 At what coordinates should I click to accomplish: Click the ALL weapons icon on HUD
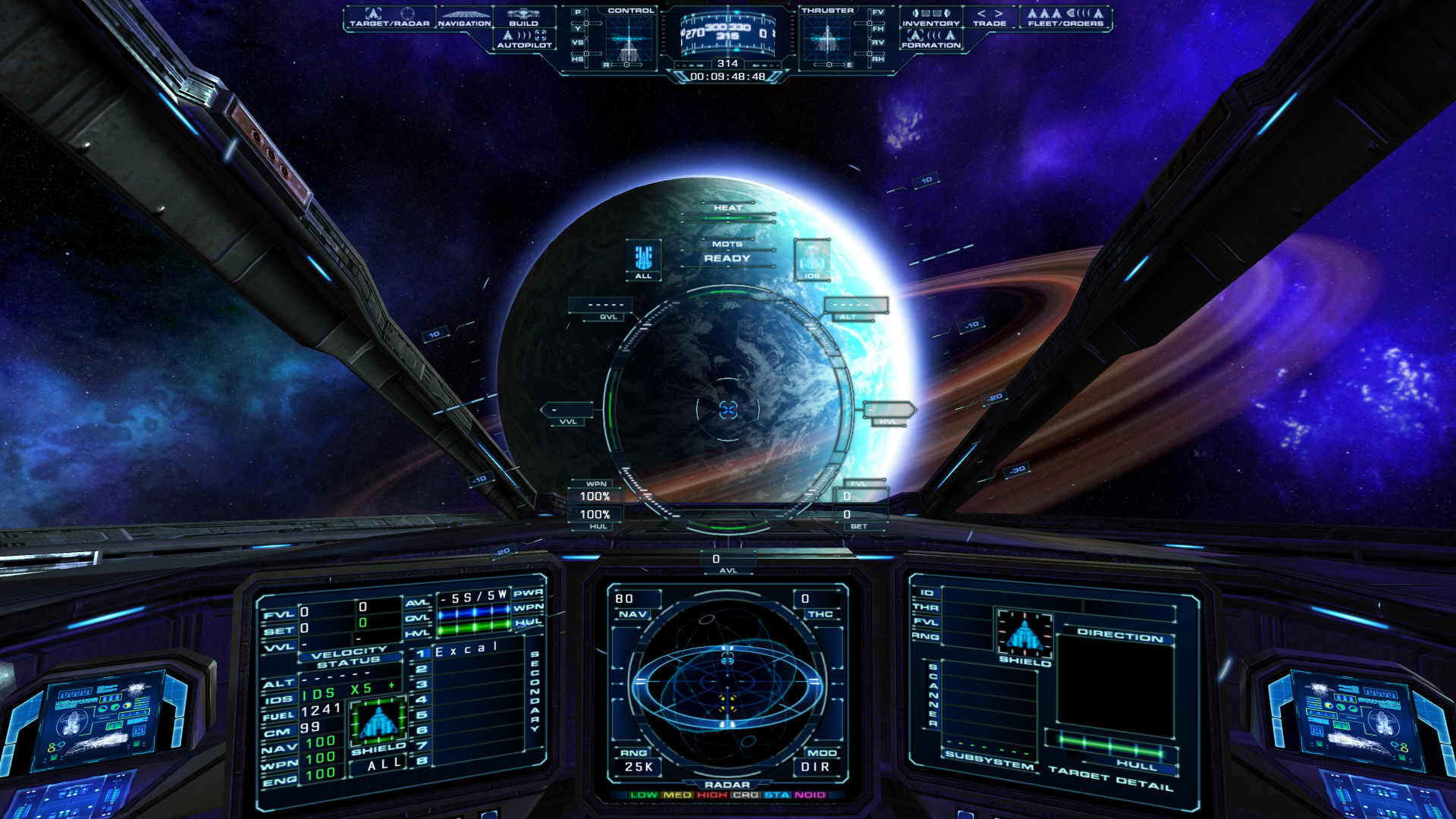point(643,260)
